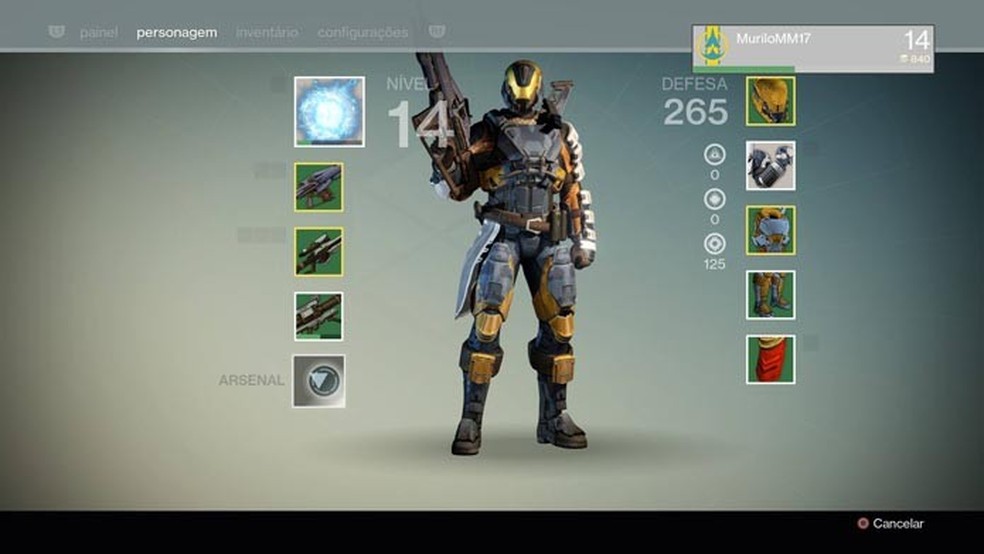Image resolution: width=984 pixels, height=554 pixels.
Task: Open the heavy weapon slot
Action: [319, 316]
